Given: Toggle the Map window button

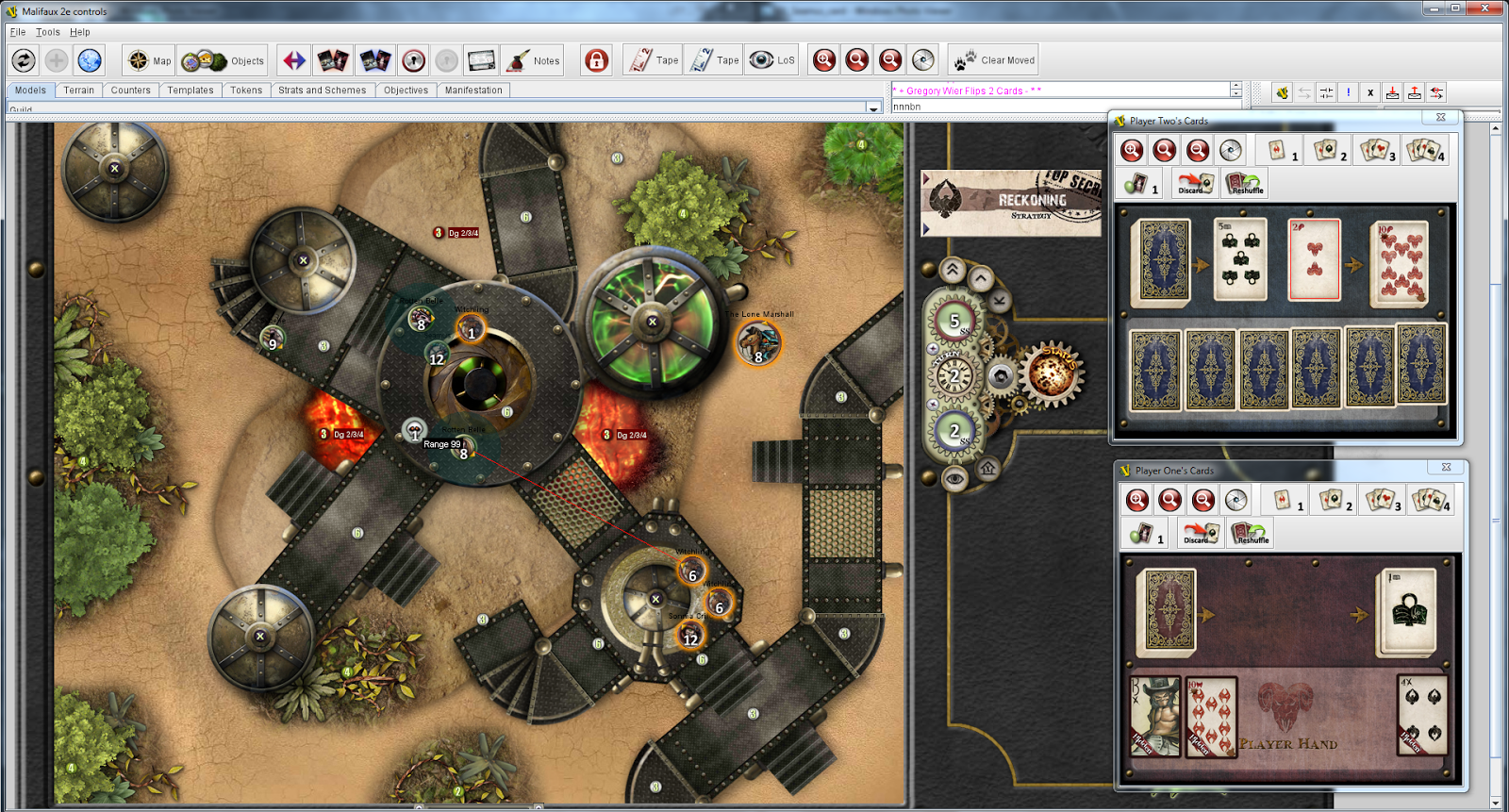Looking at the screenshot, I should tap(150, 60).
